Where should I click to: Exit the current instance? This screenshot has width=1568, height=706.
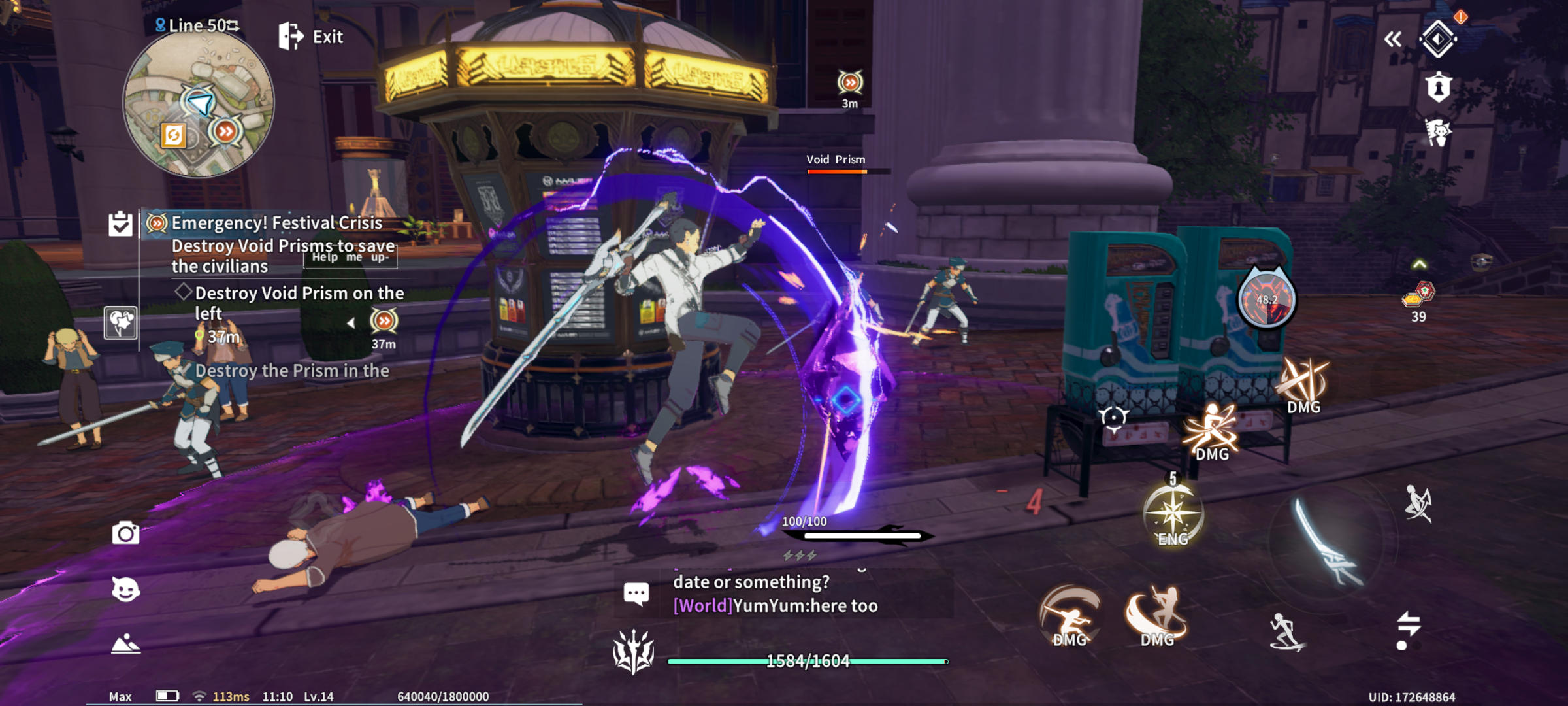click(x=311, y=37)
